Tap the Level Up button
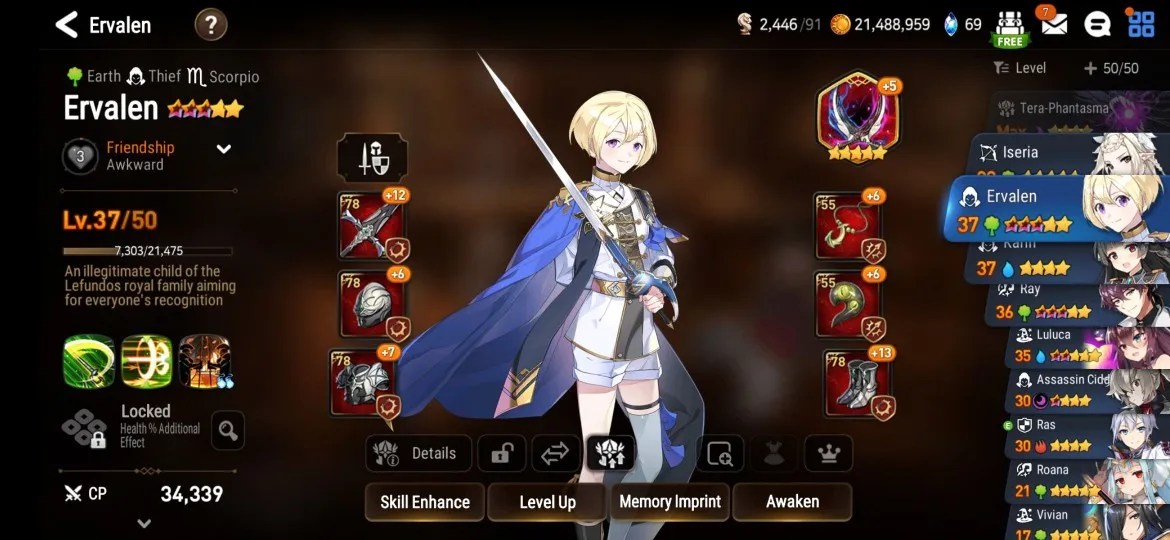 [547, 502]
